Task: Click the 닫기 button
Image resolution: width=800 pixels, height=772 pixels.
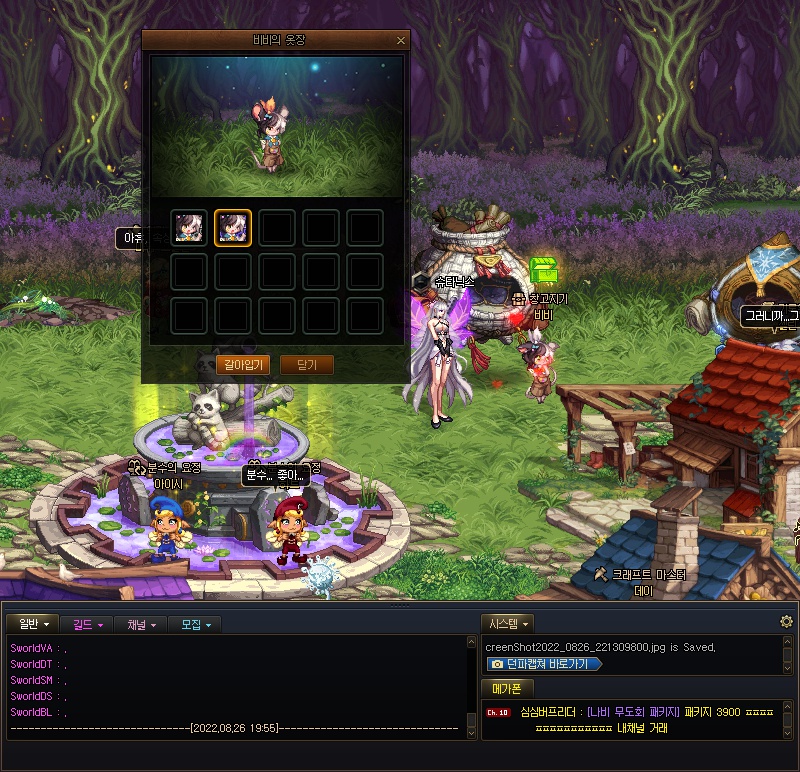Action: pos(306,365)
